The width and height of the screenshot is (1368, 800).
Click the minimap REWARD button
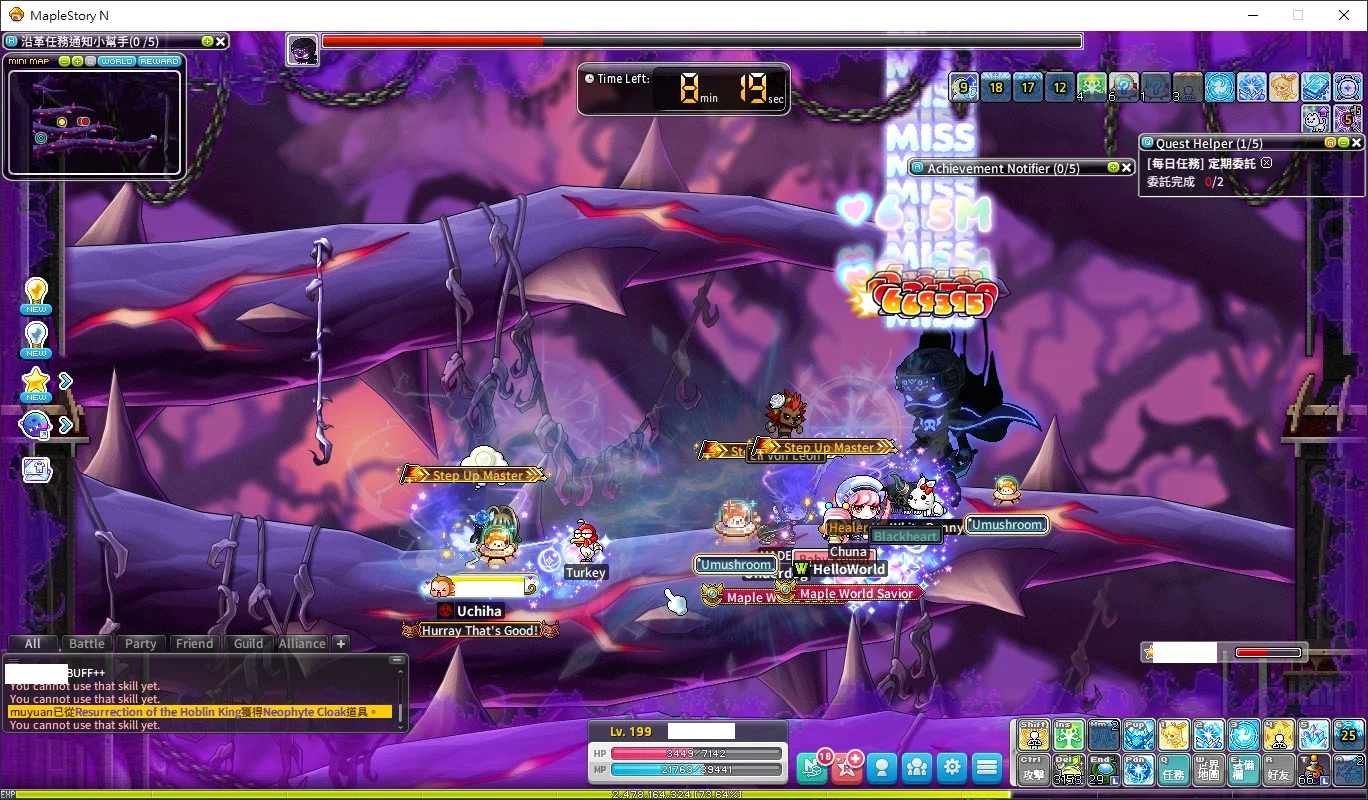(x=159, y=61)
